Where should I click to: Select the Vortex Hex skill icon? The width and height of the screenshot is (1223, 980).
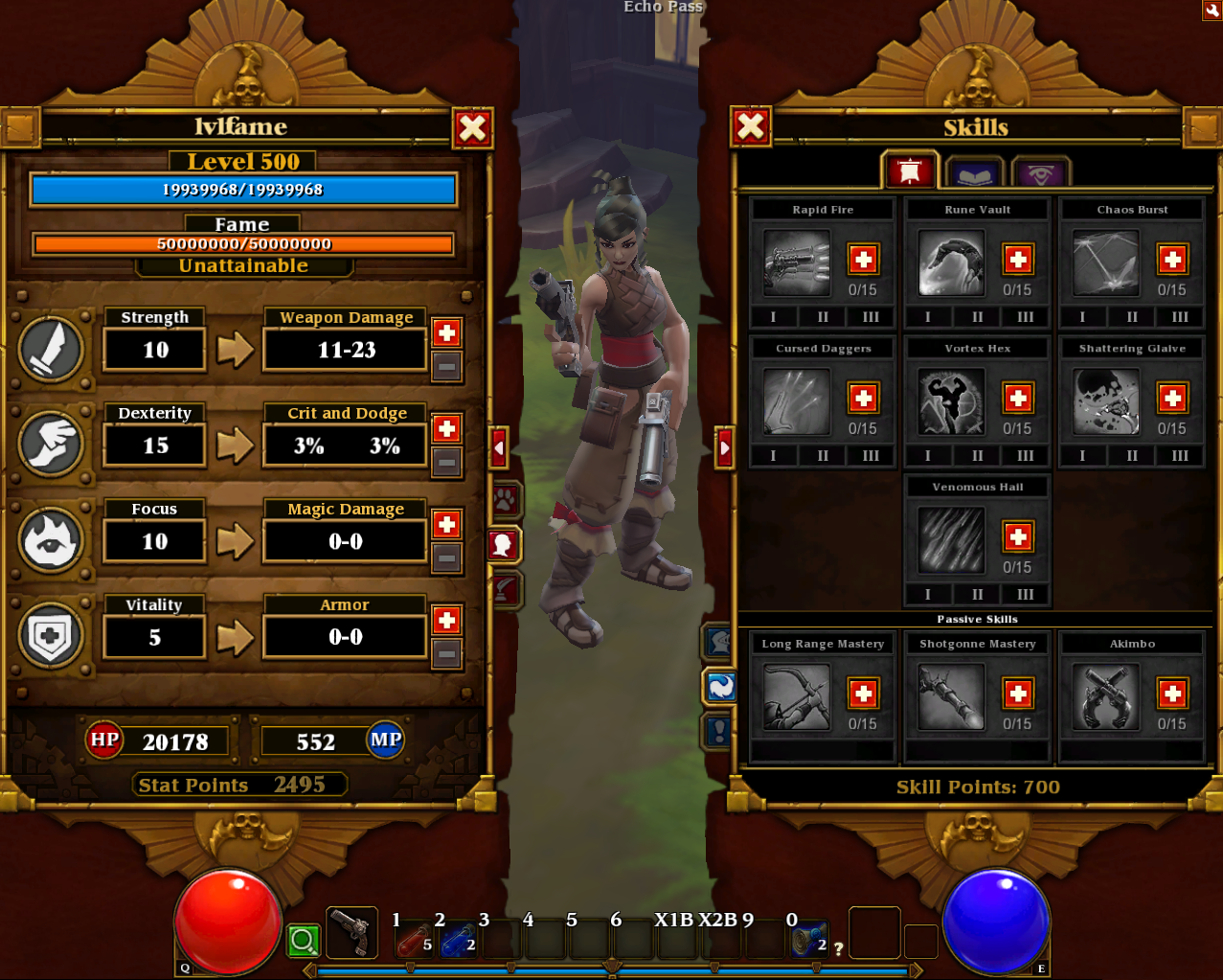click(x=951, y=401)
